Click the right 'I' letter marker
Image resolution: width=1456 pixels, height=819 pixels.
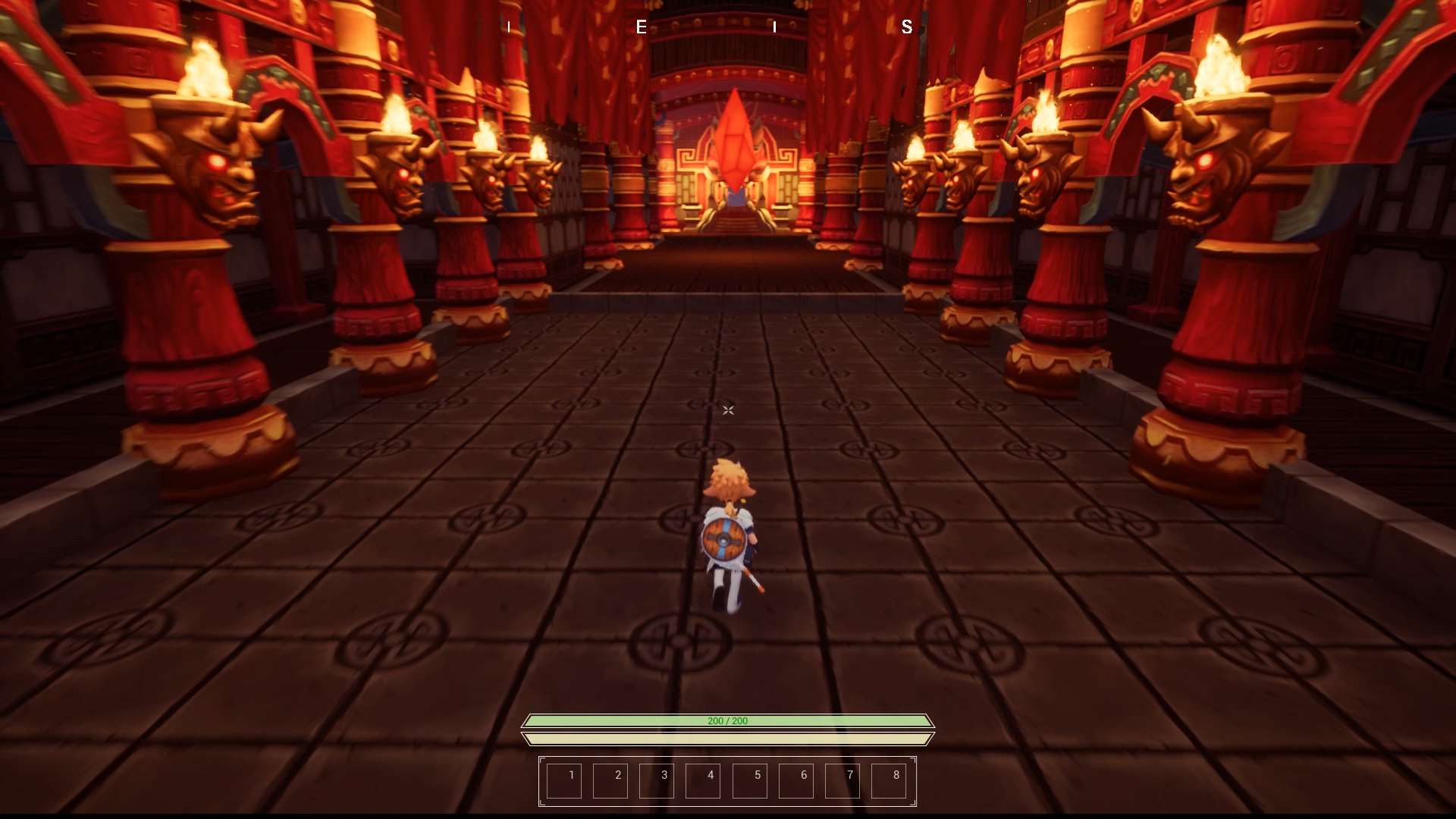775,28
